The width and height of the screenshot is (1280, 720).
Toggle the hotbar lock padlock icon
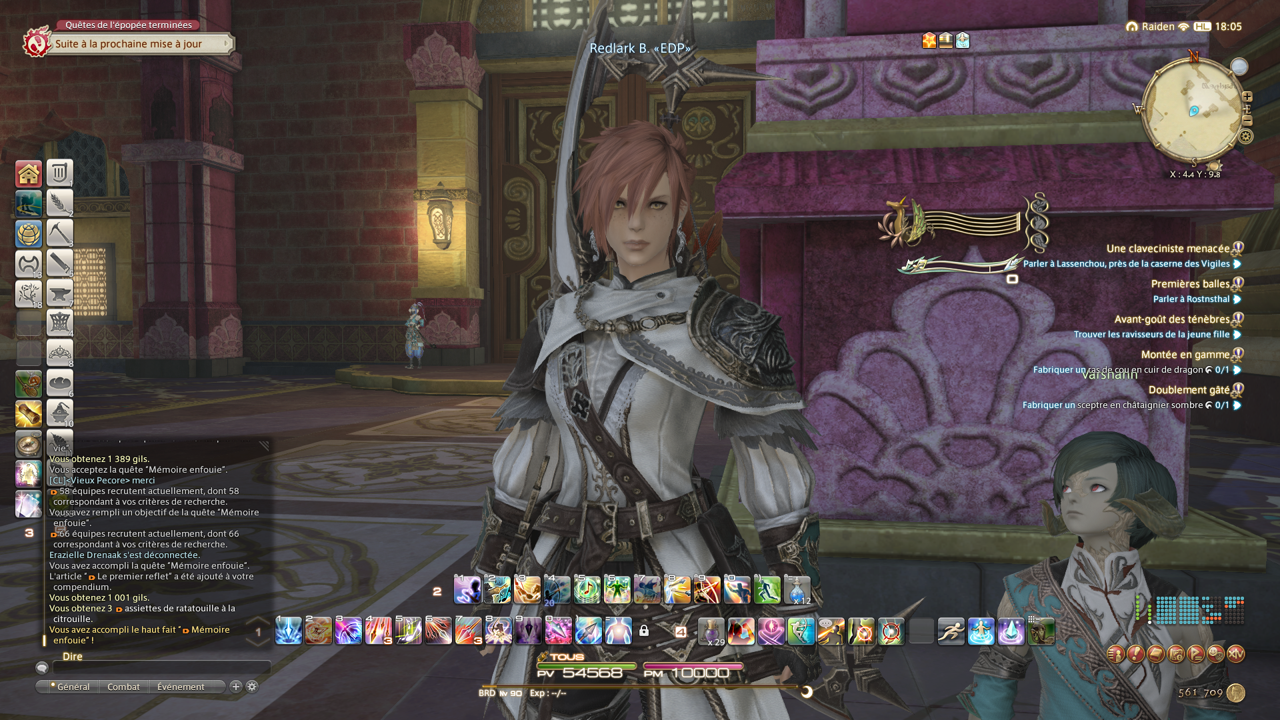(644, 631)
